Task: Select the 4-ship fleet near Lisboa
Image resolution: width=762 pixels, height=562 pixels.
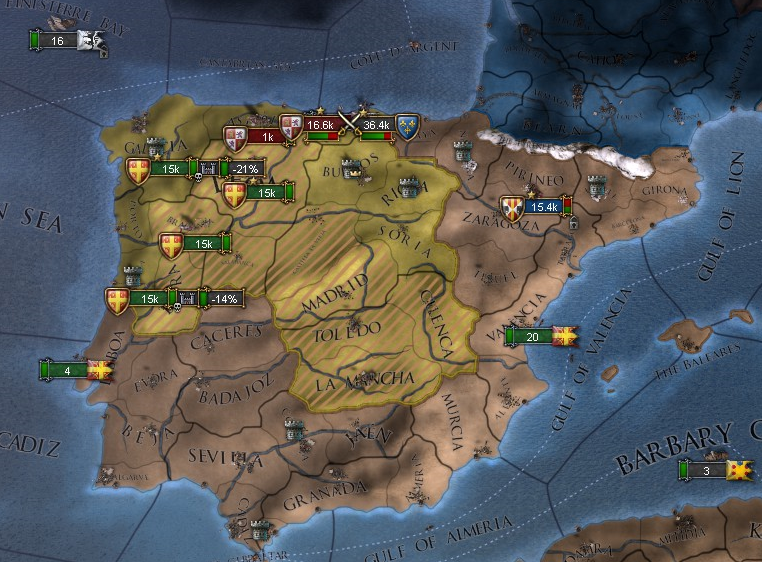Action: point(72,370)
